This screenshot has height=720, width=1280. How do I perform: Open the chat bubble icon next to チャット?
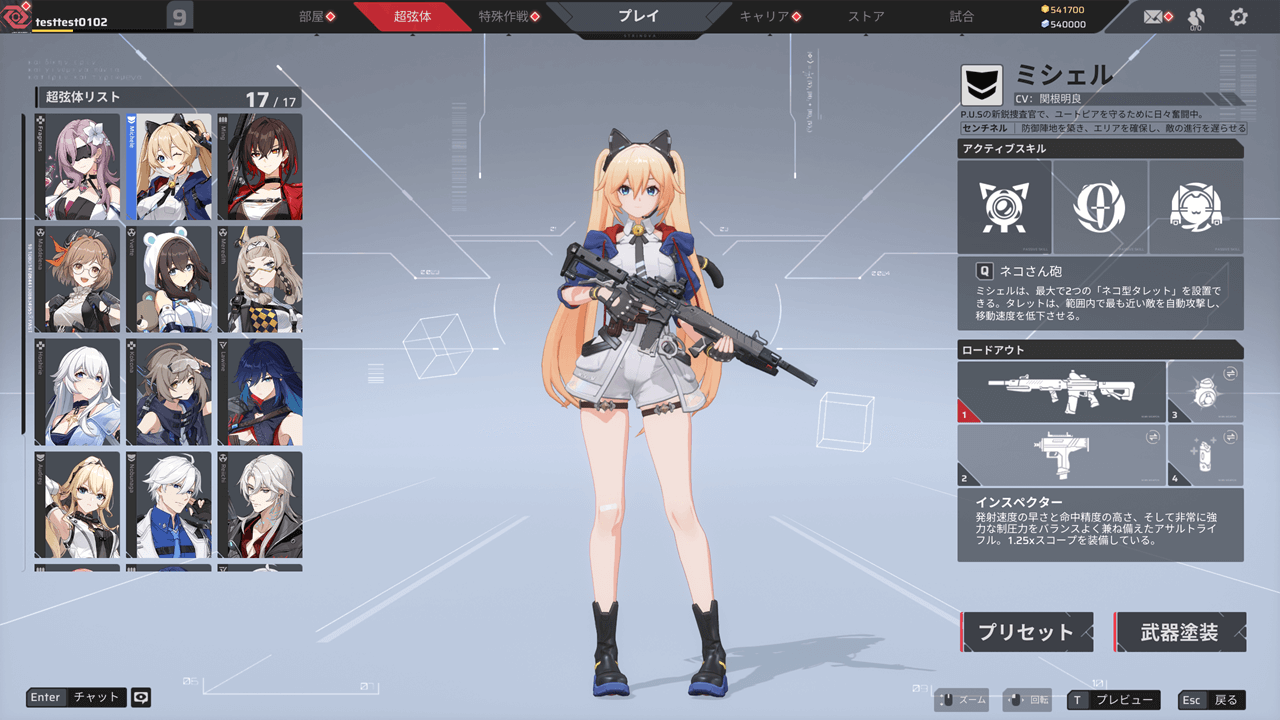pyautogui.click(x=140, y=697)
